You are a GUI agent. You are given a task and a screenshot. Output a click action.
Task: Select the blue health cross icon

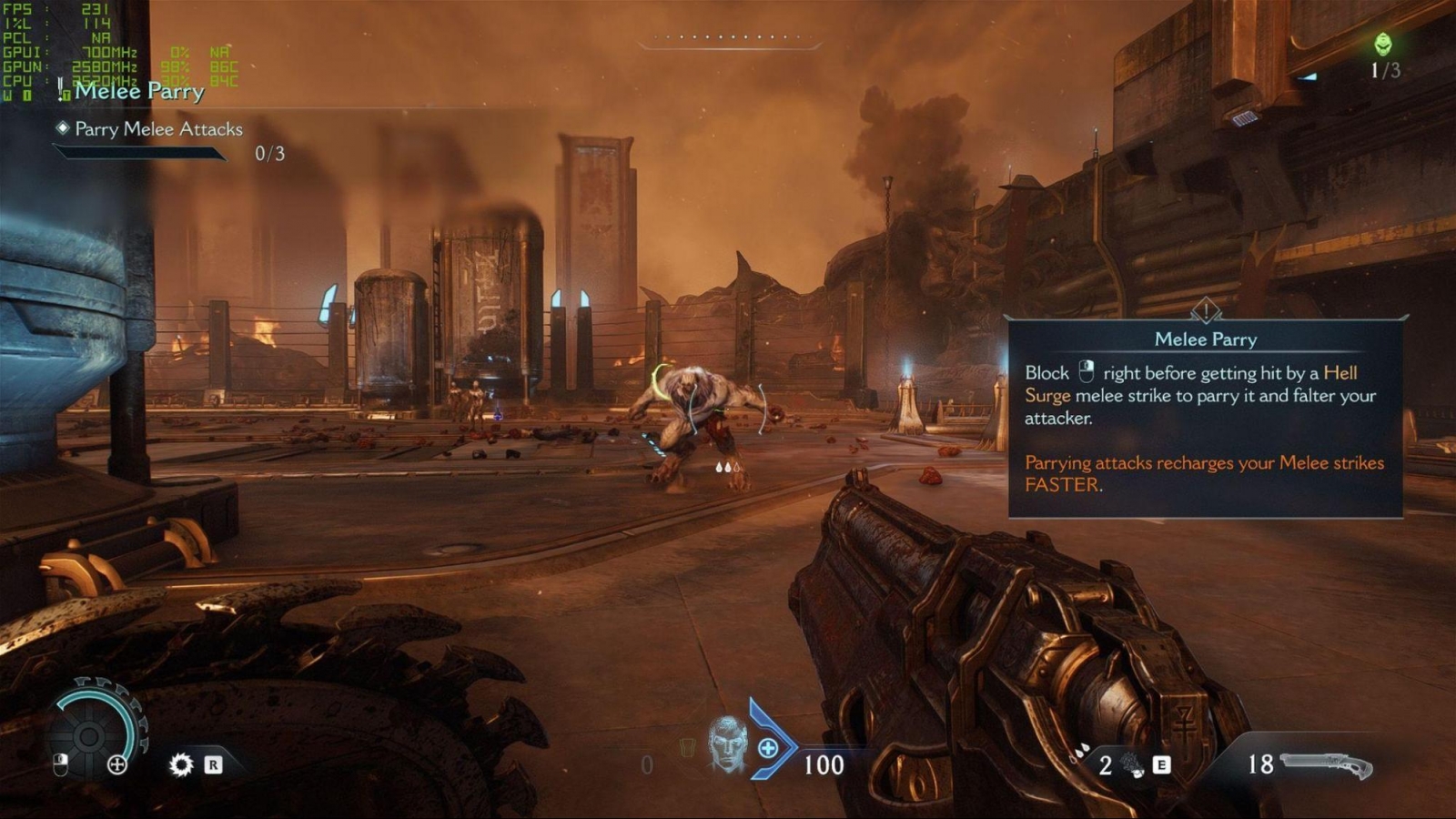coord(768,748)
